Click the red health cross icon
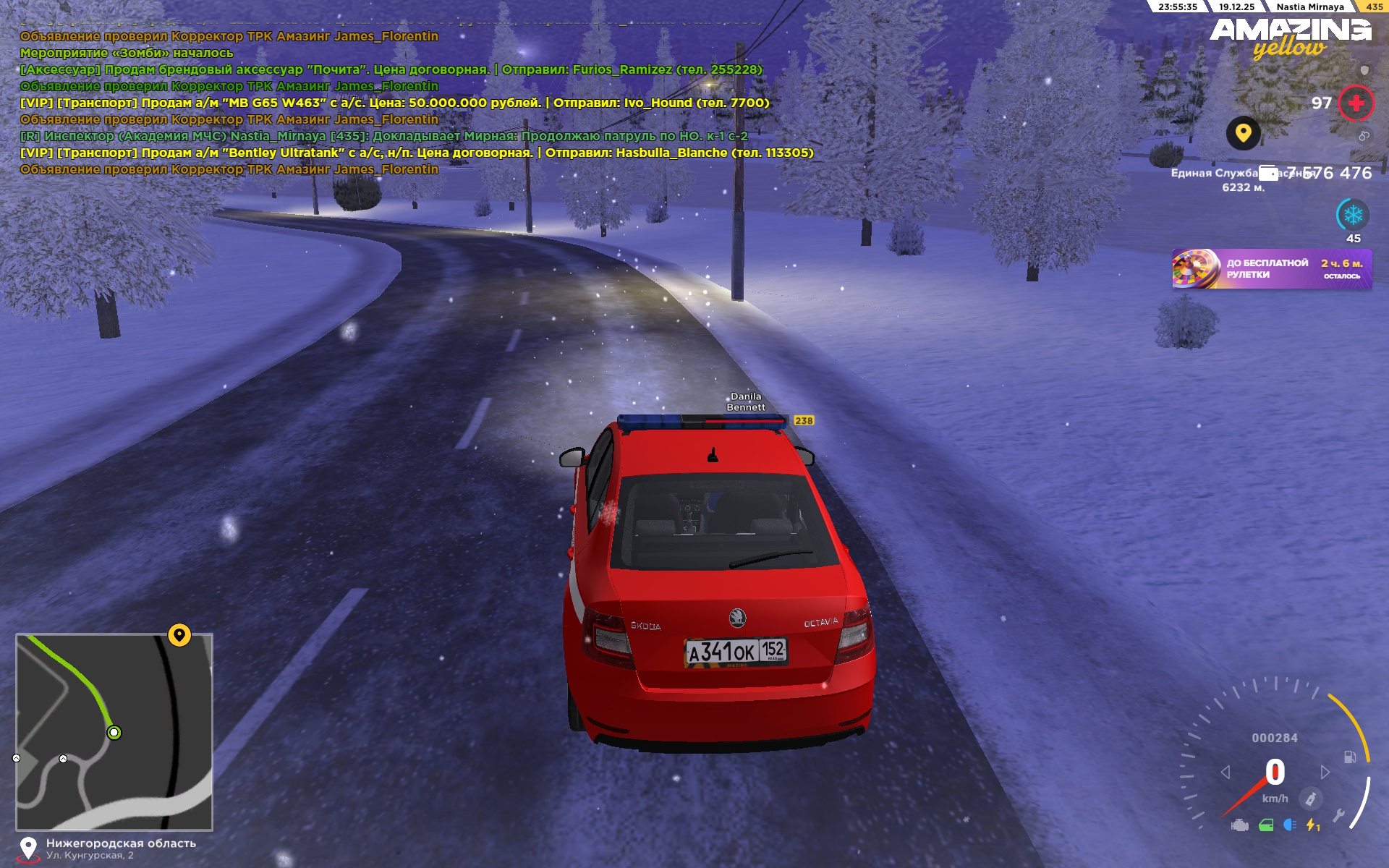 pyautogui.click(x=1356, y=103)
